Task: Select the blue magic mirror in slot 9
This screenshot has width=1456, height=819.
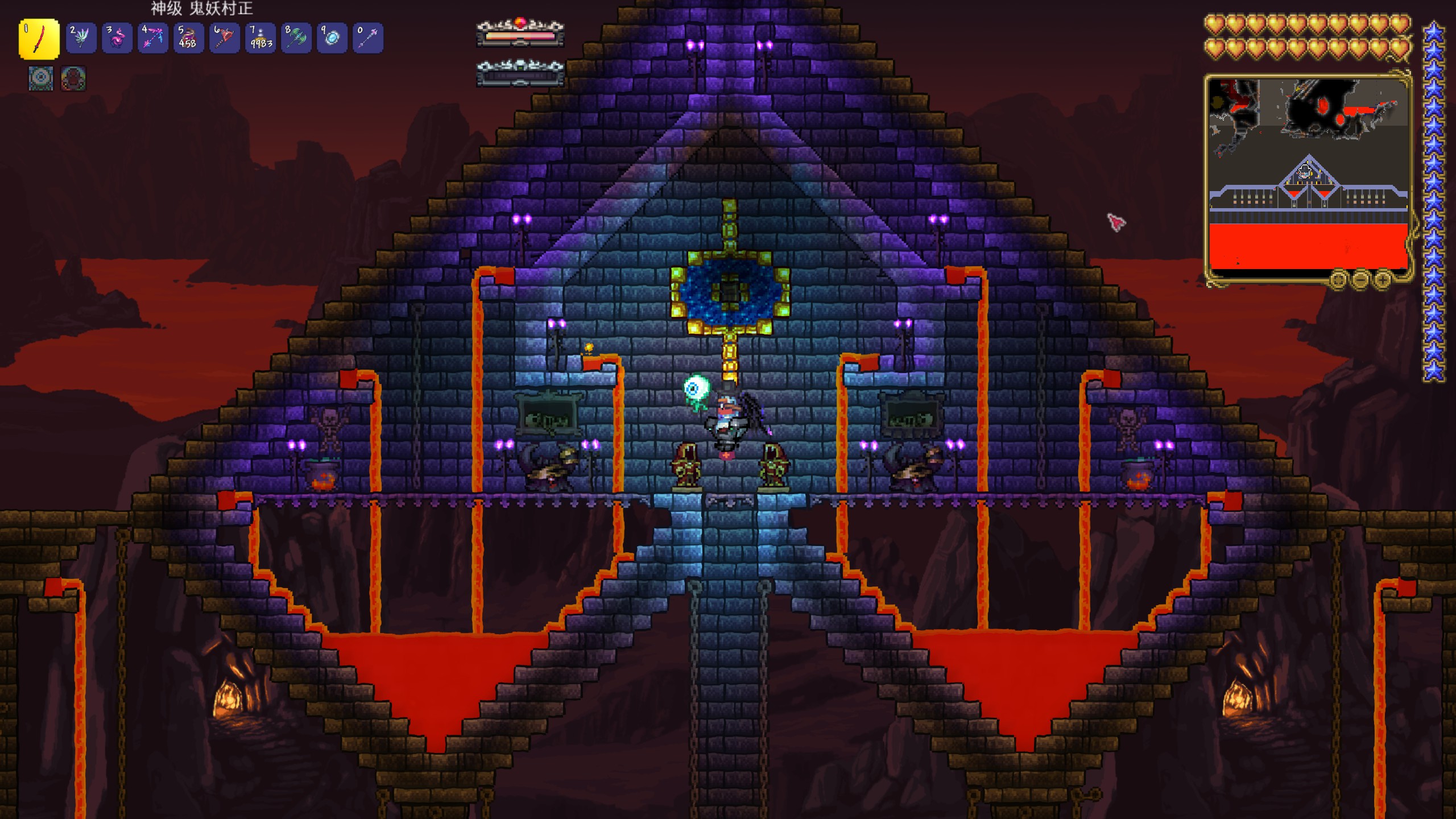Action: tap(332, 38)
